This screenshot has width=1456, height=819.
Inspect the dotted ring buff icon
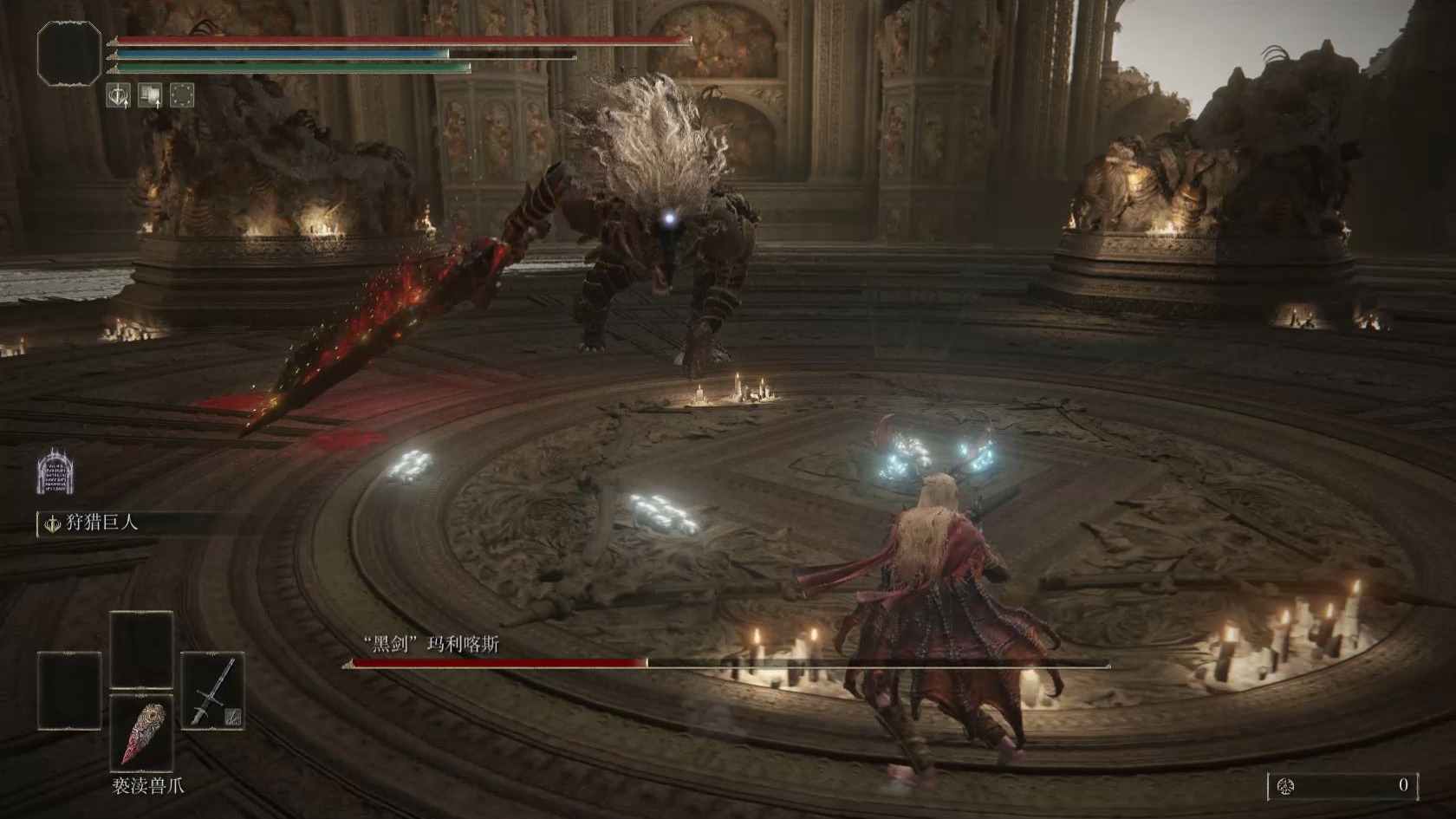(181, 95)
